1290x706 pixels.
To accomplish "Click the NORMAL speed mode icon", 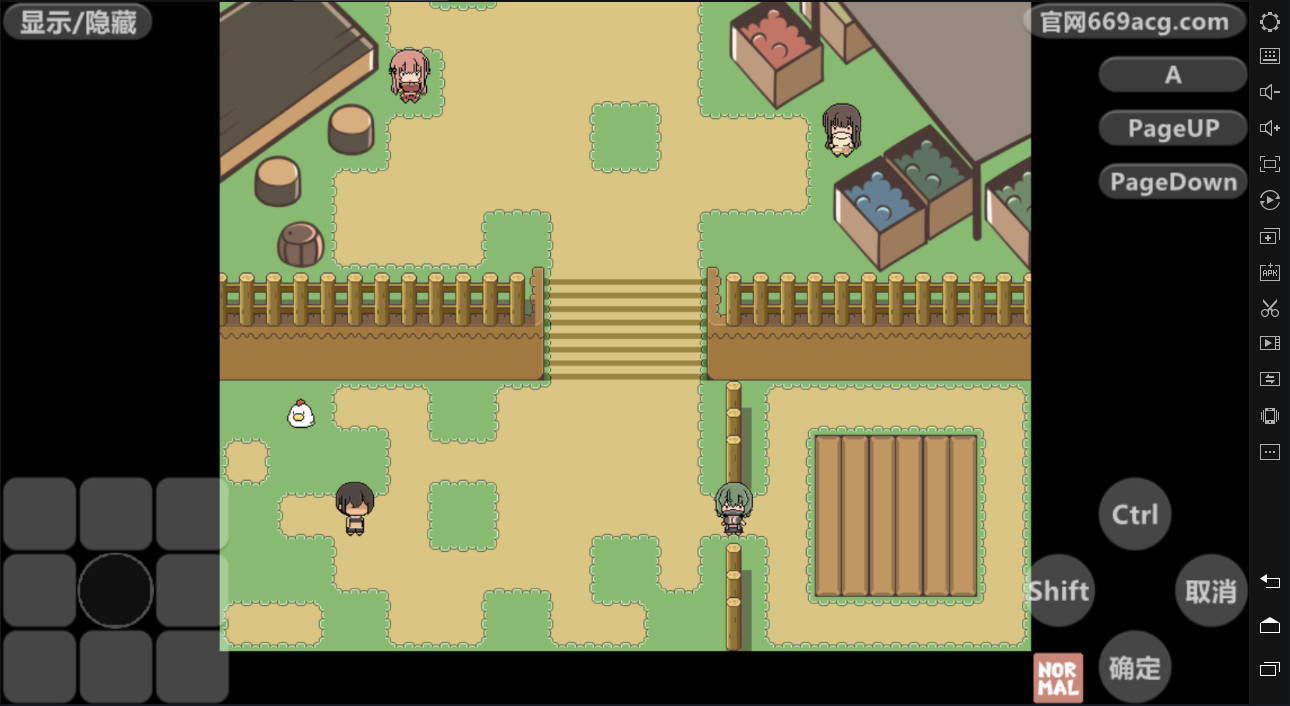I will coord(1058,678).
